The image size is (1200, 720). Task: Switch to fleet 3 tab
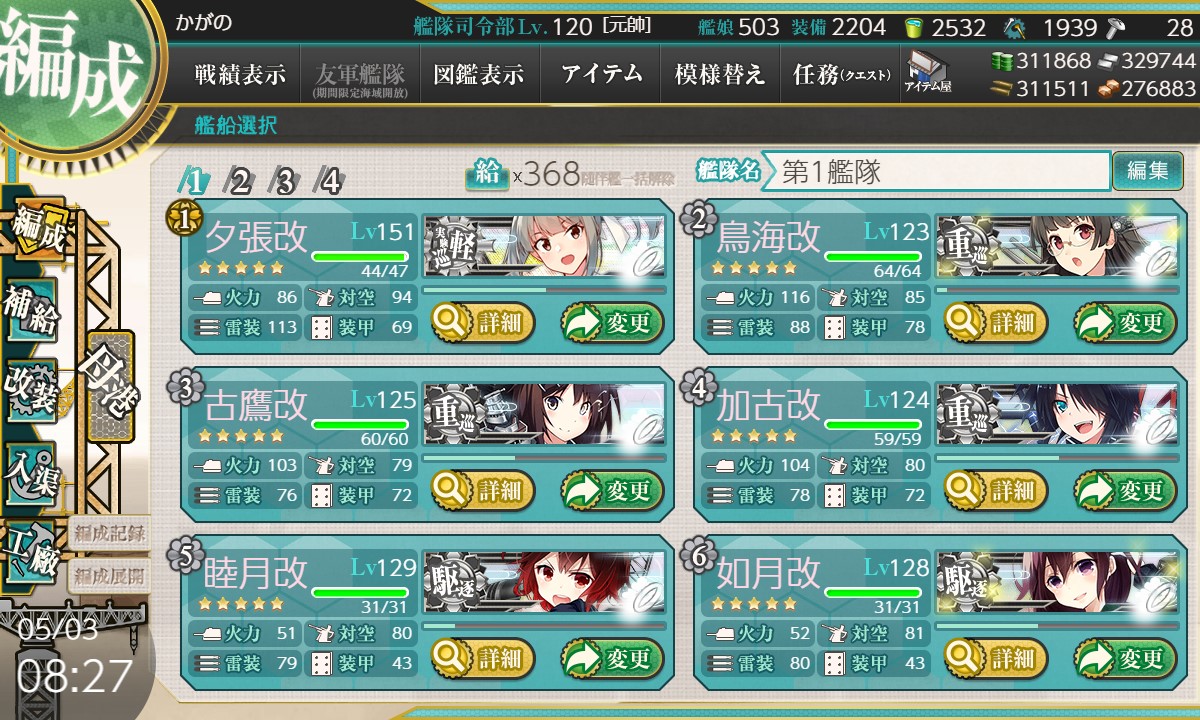[x=285, y=181]
